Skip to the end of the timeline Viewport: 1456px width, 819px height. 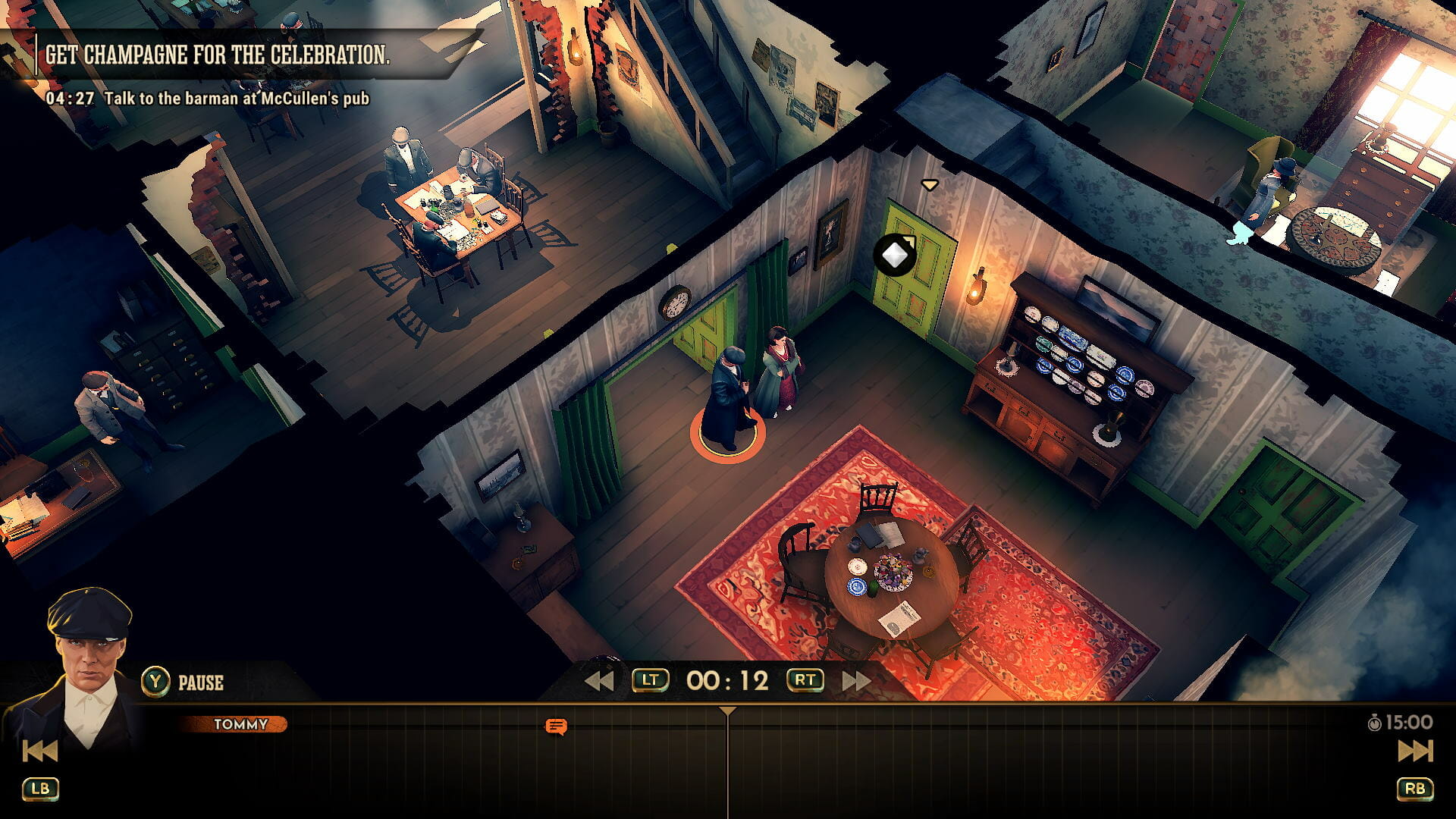tap(1415, 751)
